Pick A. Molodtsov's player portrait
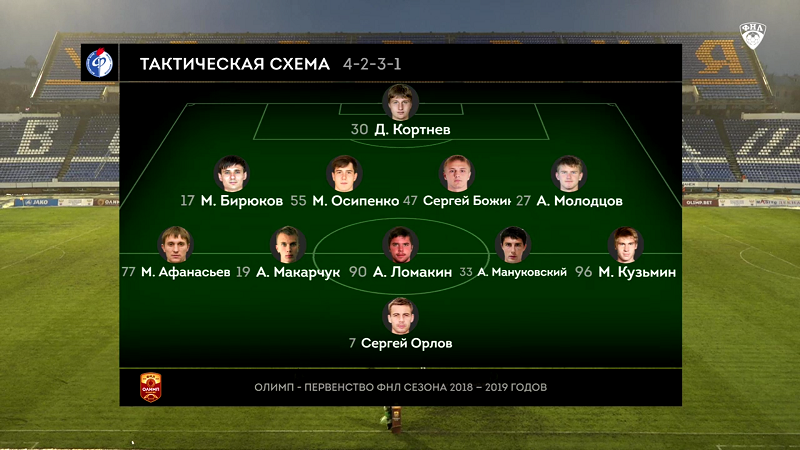 569,173
